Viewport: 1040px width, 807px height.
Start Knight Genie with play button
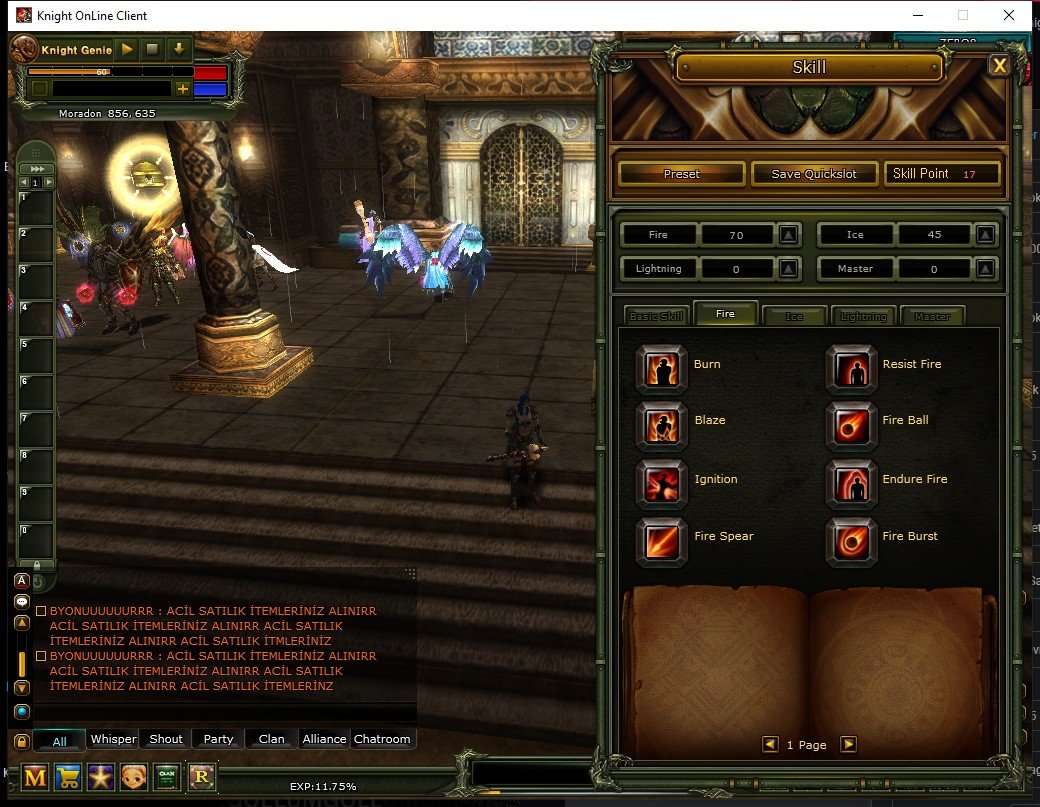point(127,48)
